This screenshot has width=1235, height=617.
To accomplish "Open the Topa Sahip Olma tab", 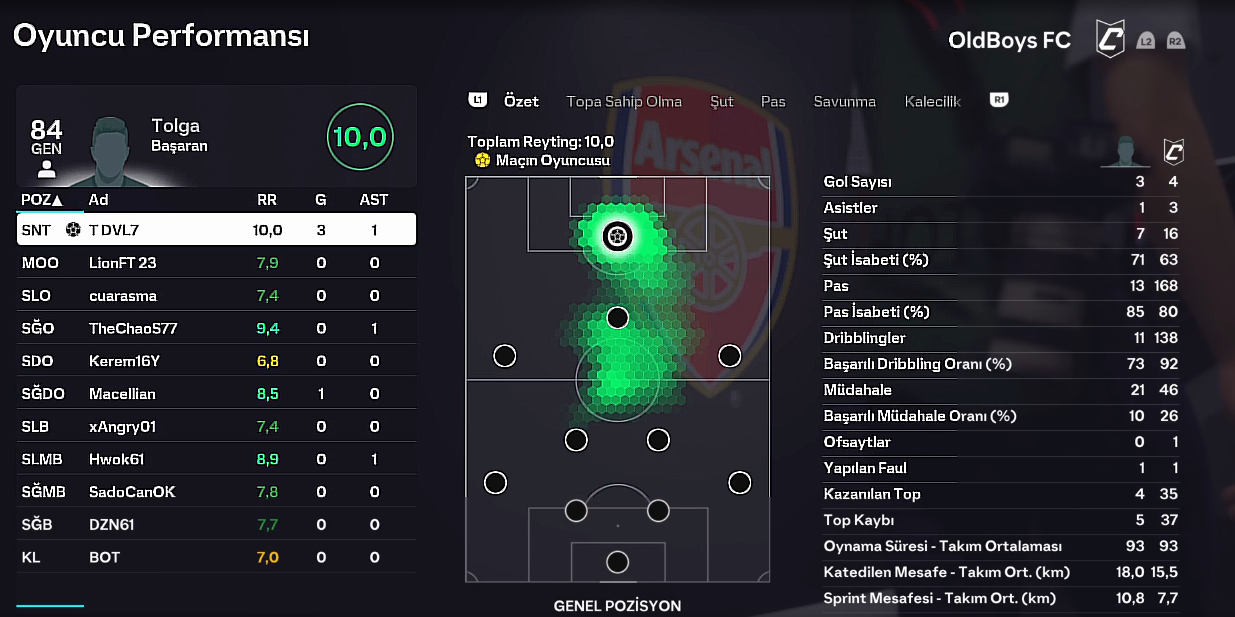I will (624, 101).
